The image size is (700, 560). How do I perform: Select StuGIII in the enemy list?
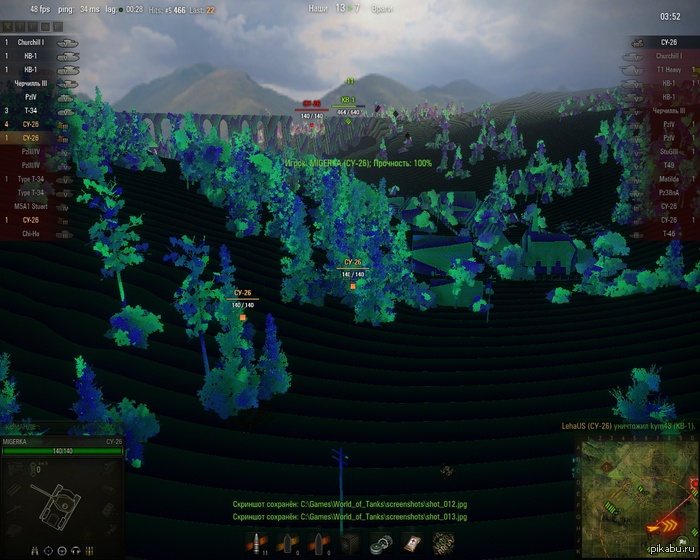pyautogui.click(x=669, y=151)
